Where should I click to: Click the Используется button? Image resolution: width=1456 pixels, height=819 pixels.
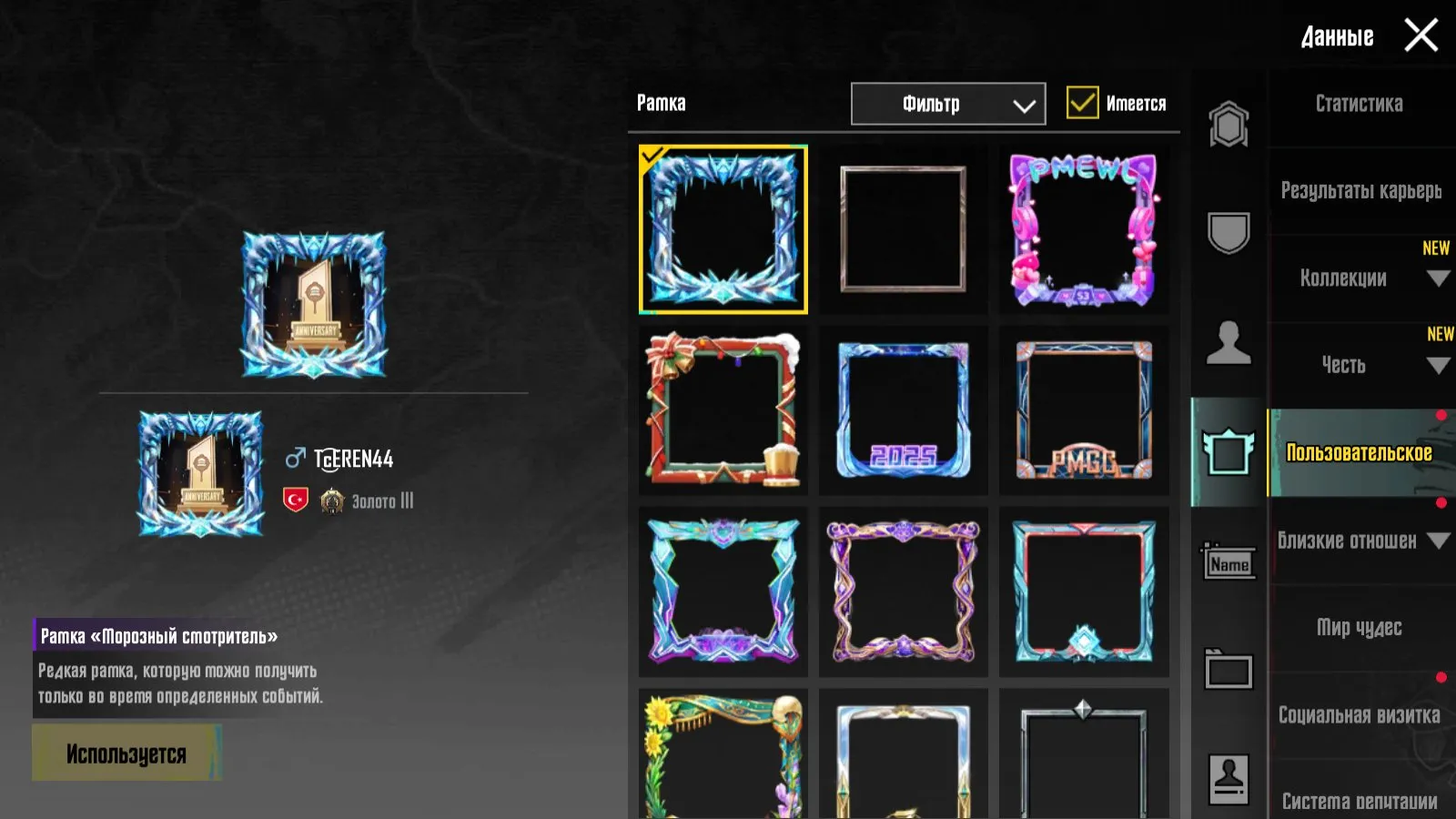[126, 753]
